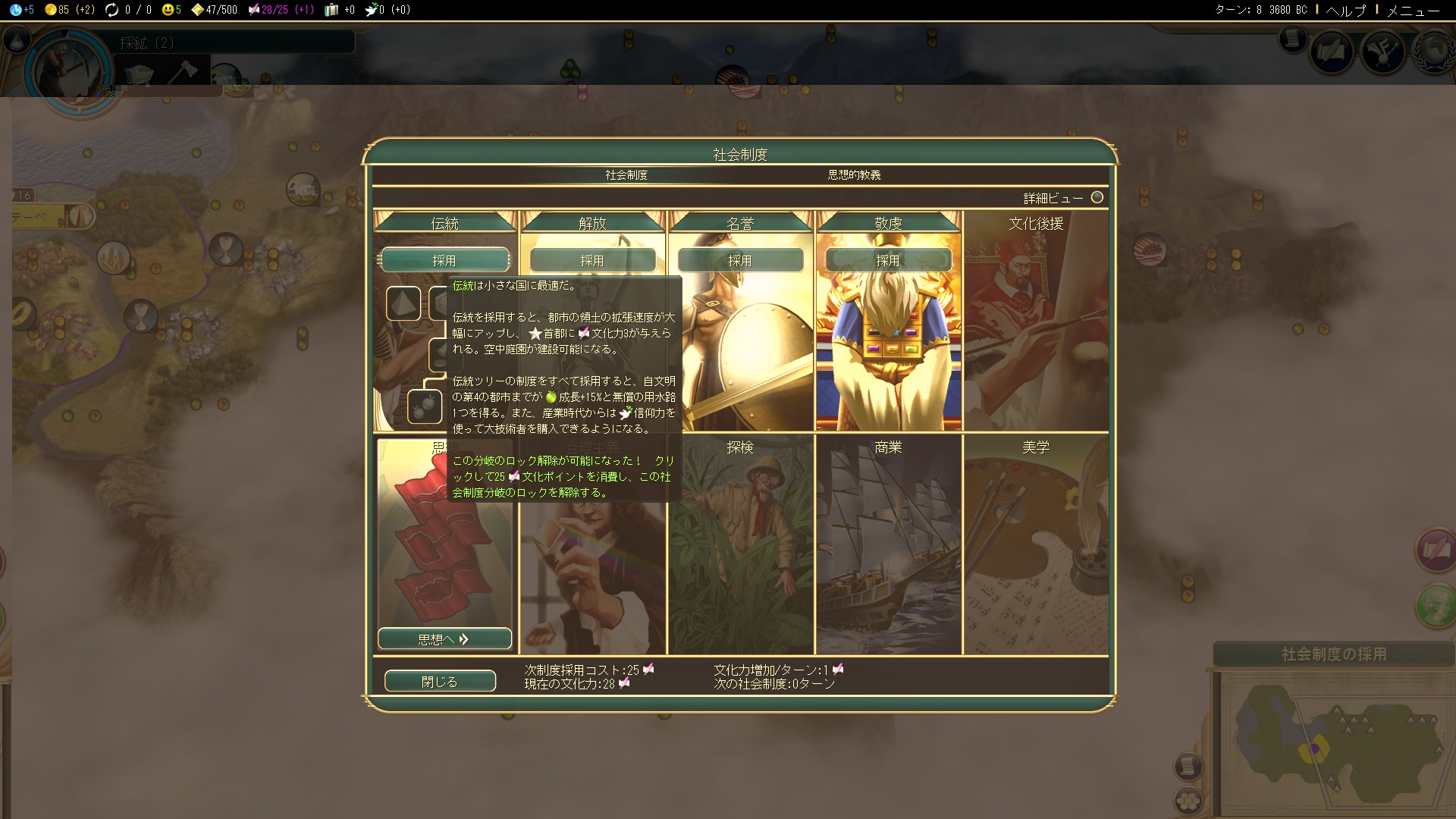Adopt the 名誉 (Honor) policy branch
This screenshot has height=819, width=1456.
tap(740, 260)
